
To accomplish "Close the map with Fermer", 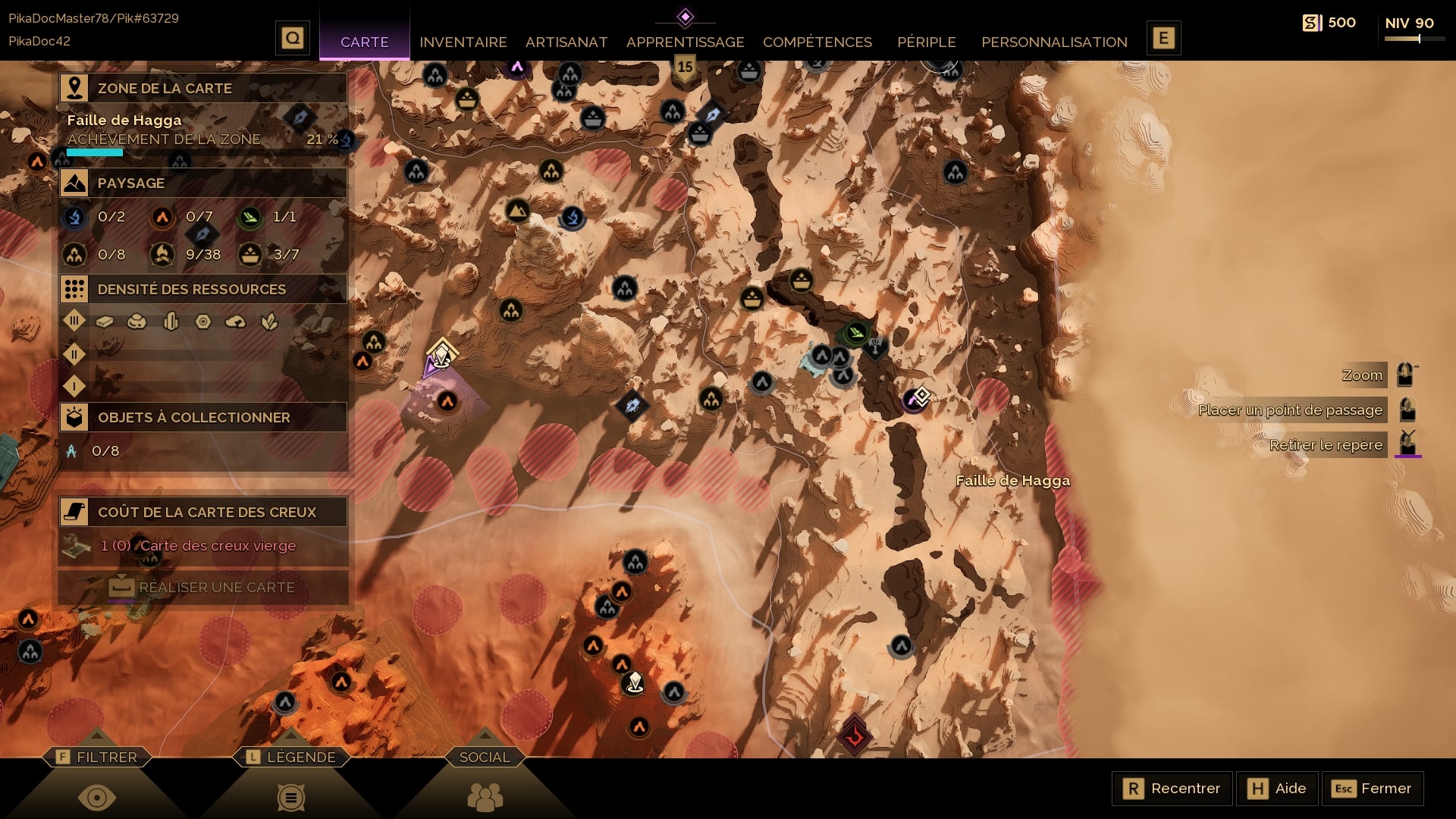I will 1372,789.
